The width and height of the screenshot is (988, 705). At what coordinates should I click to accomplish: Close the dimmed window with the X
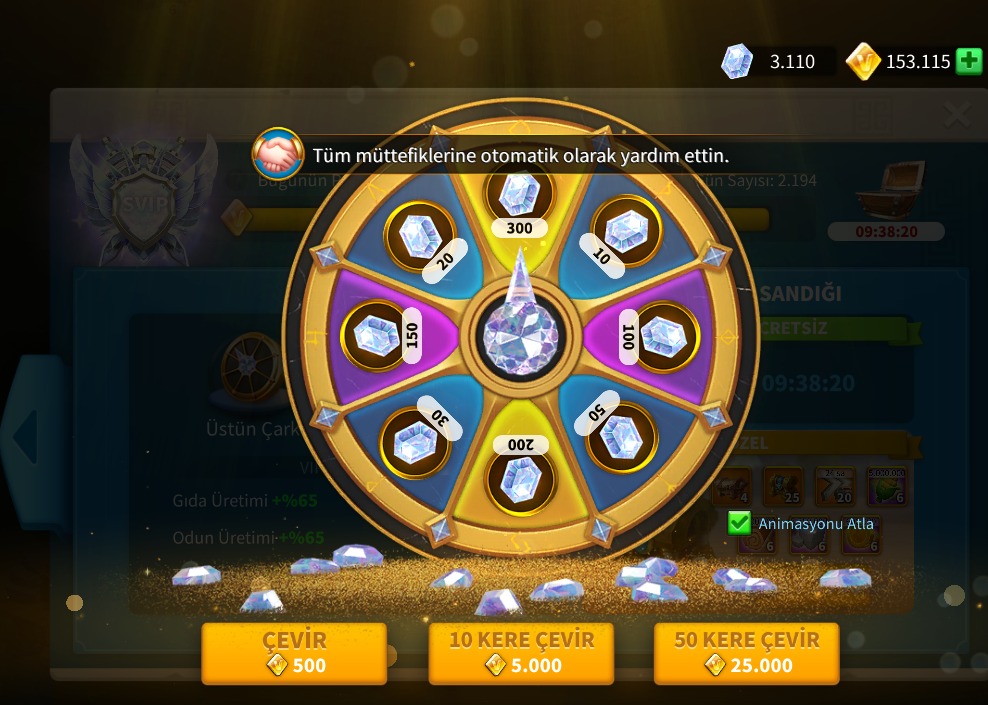956,115
